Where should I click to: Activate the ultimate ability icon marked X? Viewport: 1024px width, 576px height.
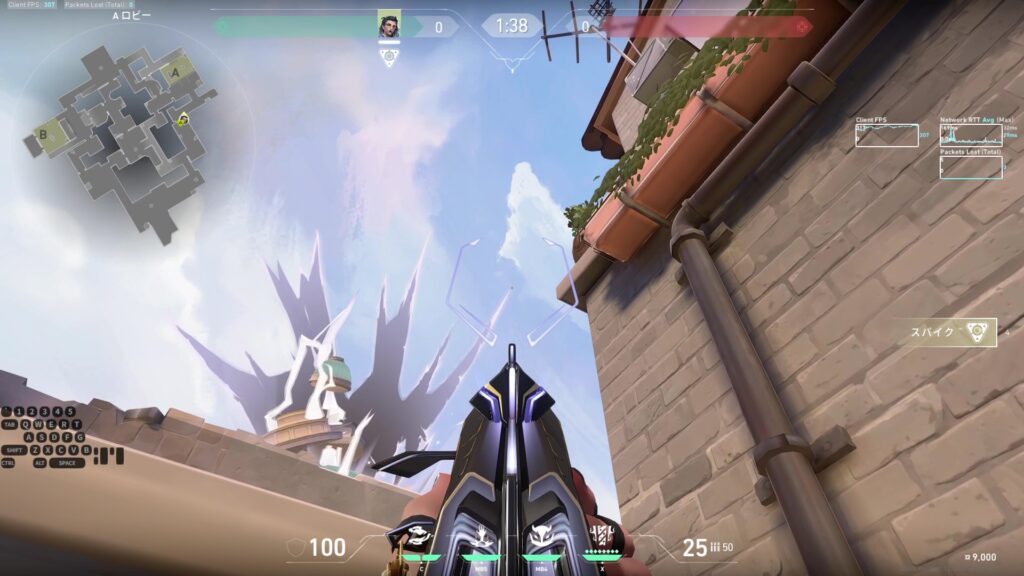[603, 535]
